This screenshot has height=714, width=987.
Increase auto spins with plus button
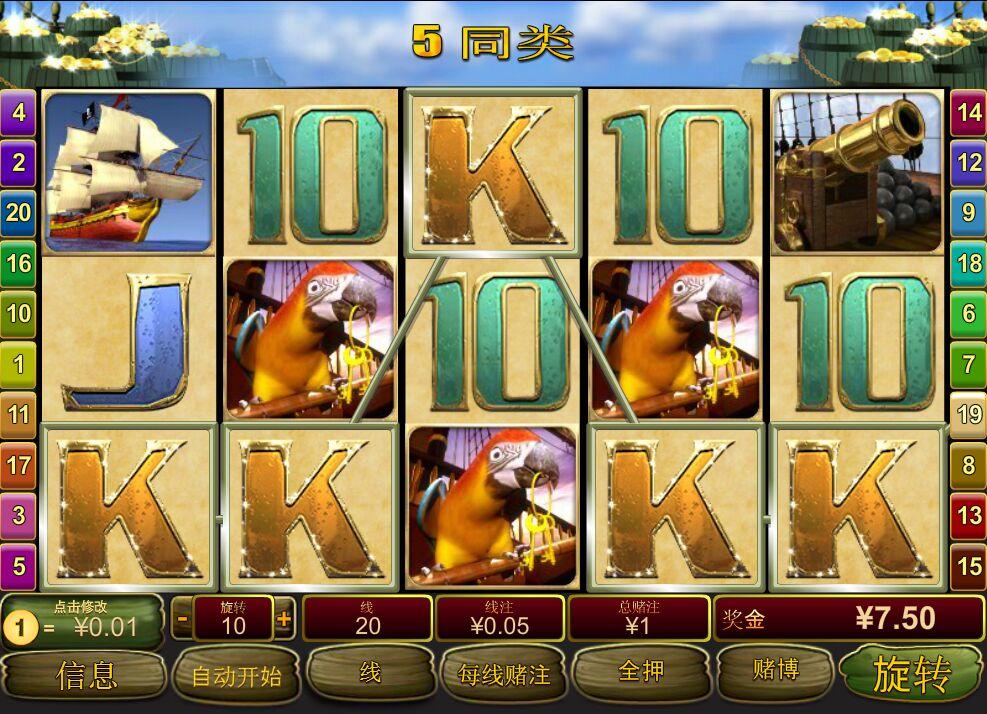(284, 619)
